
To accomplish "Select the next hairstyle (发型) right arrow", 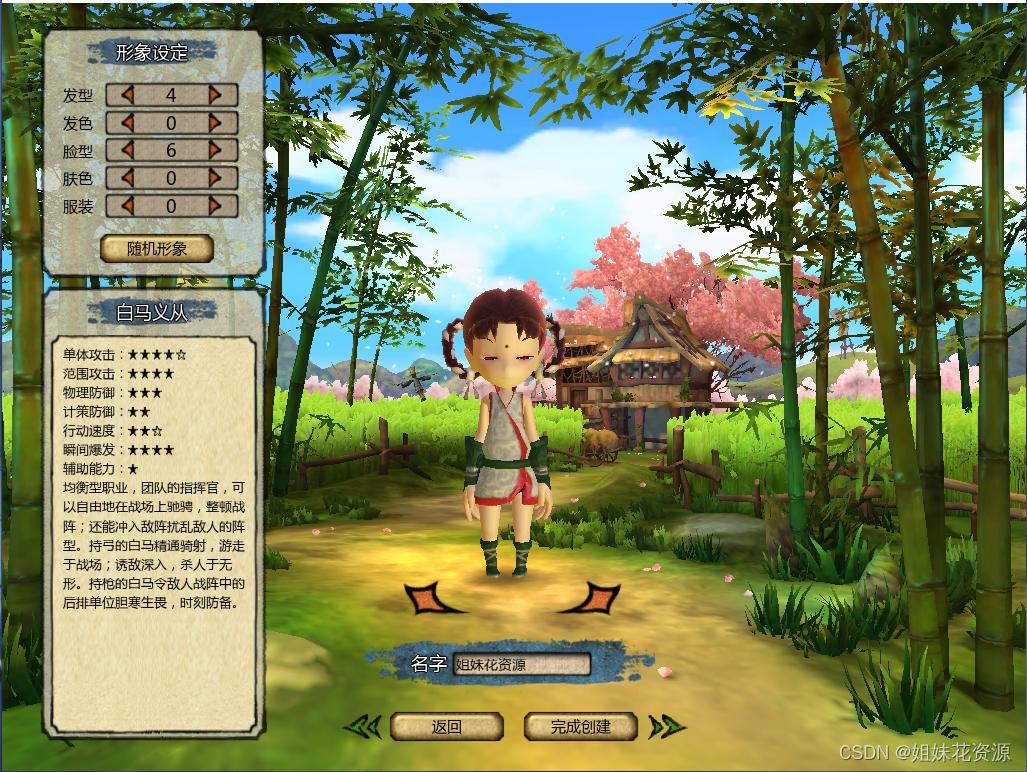I will click(215, 95).
